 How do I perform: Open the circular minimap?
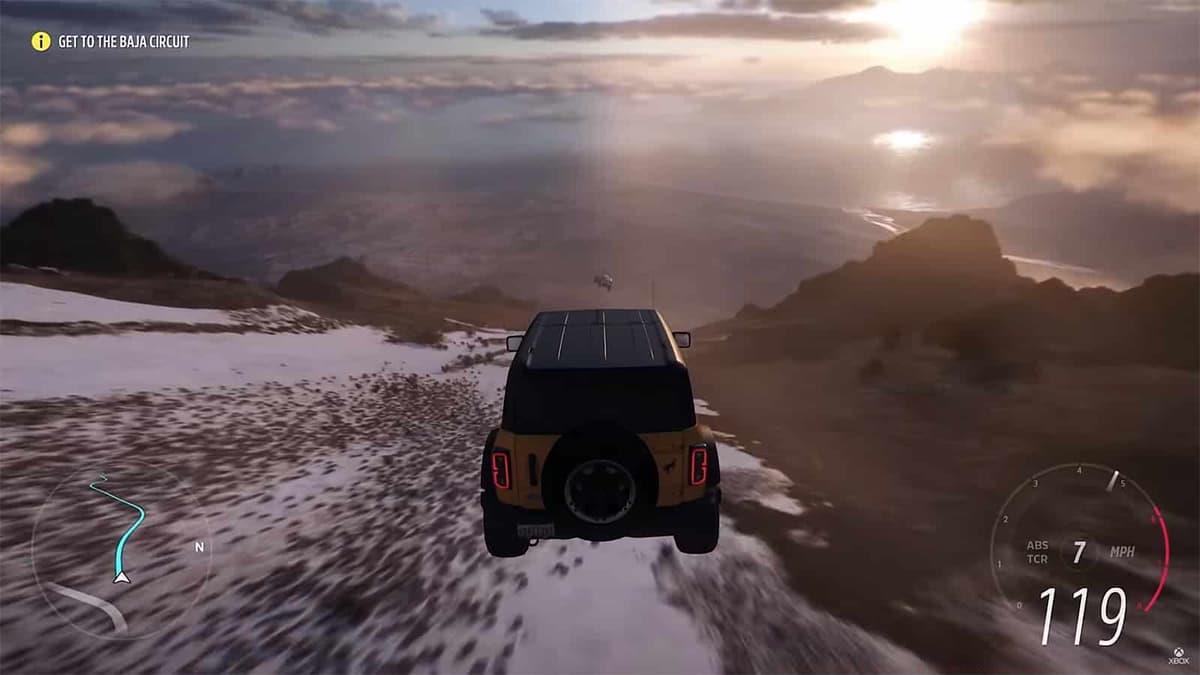pos(120,548)
